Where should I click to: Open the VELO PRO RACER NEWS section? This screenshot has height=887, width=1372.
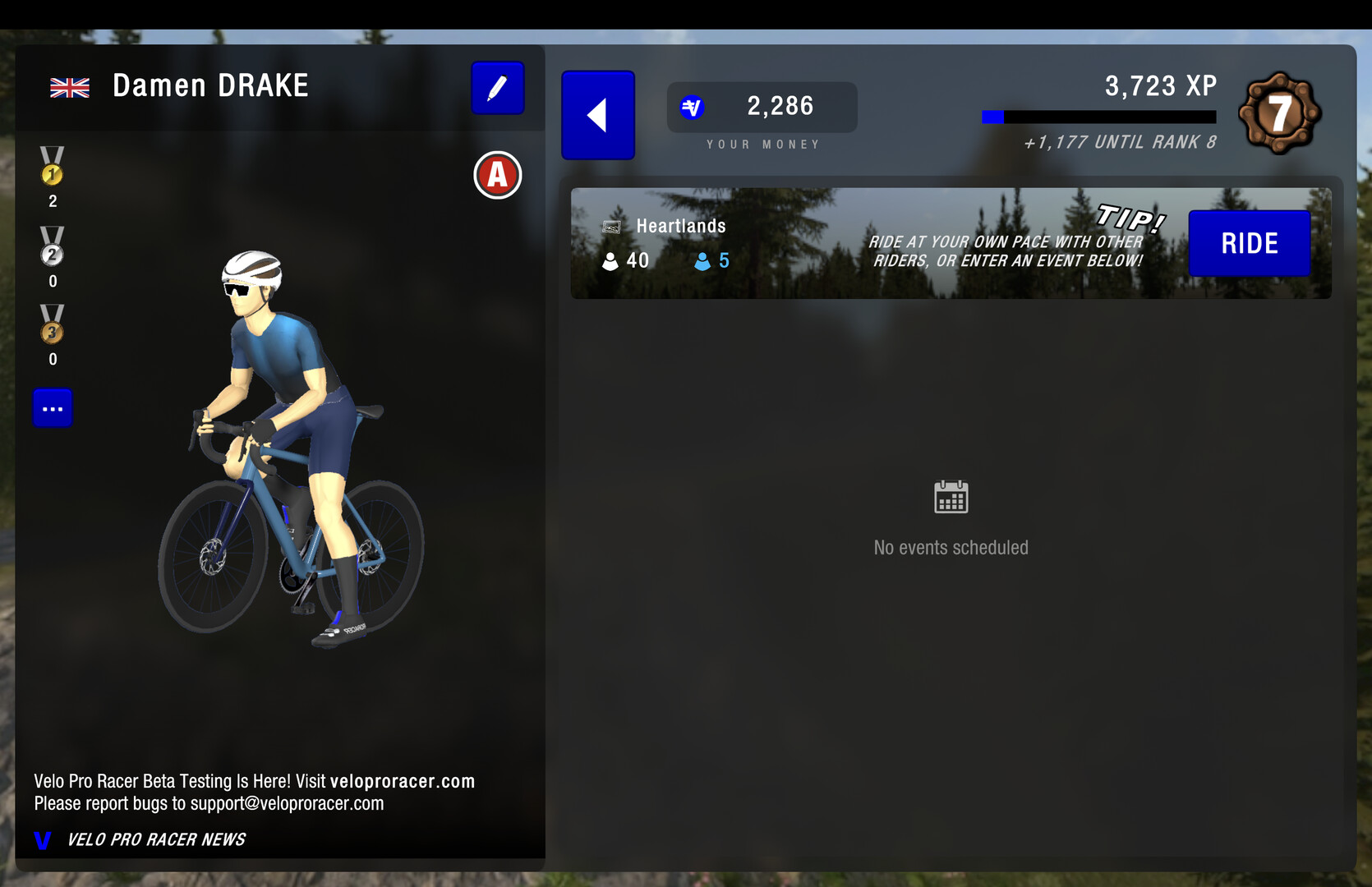(x=156, y=839)
